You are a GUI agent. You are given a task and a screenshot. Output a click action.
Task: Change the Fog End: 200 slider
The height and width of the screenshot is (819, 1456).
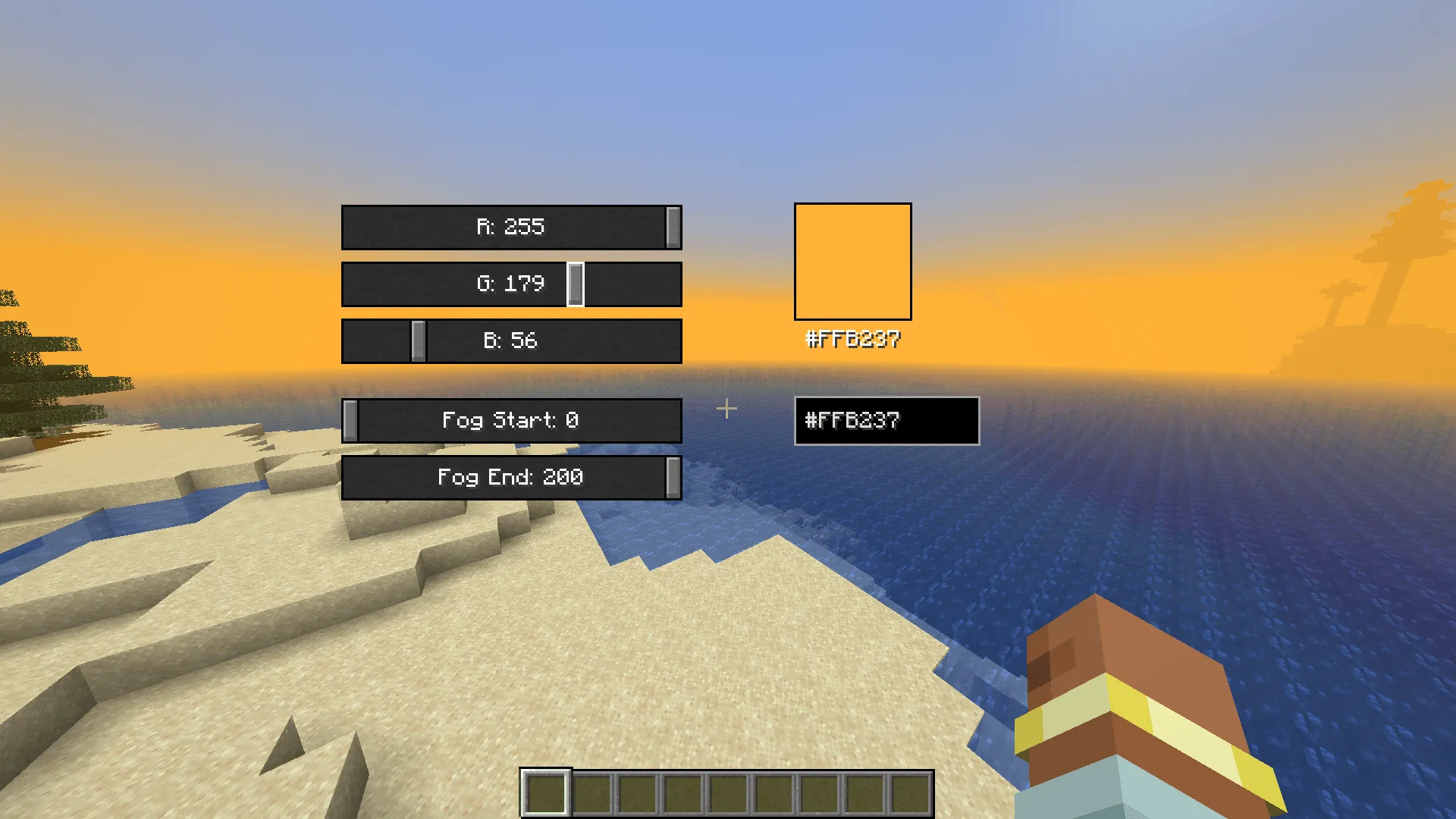[x=512, y=478]
